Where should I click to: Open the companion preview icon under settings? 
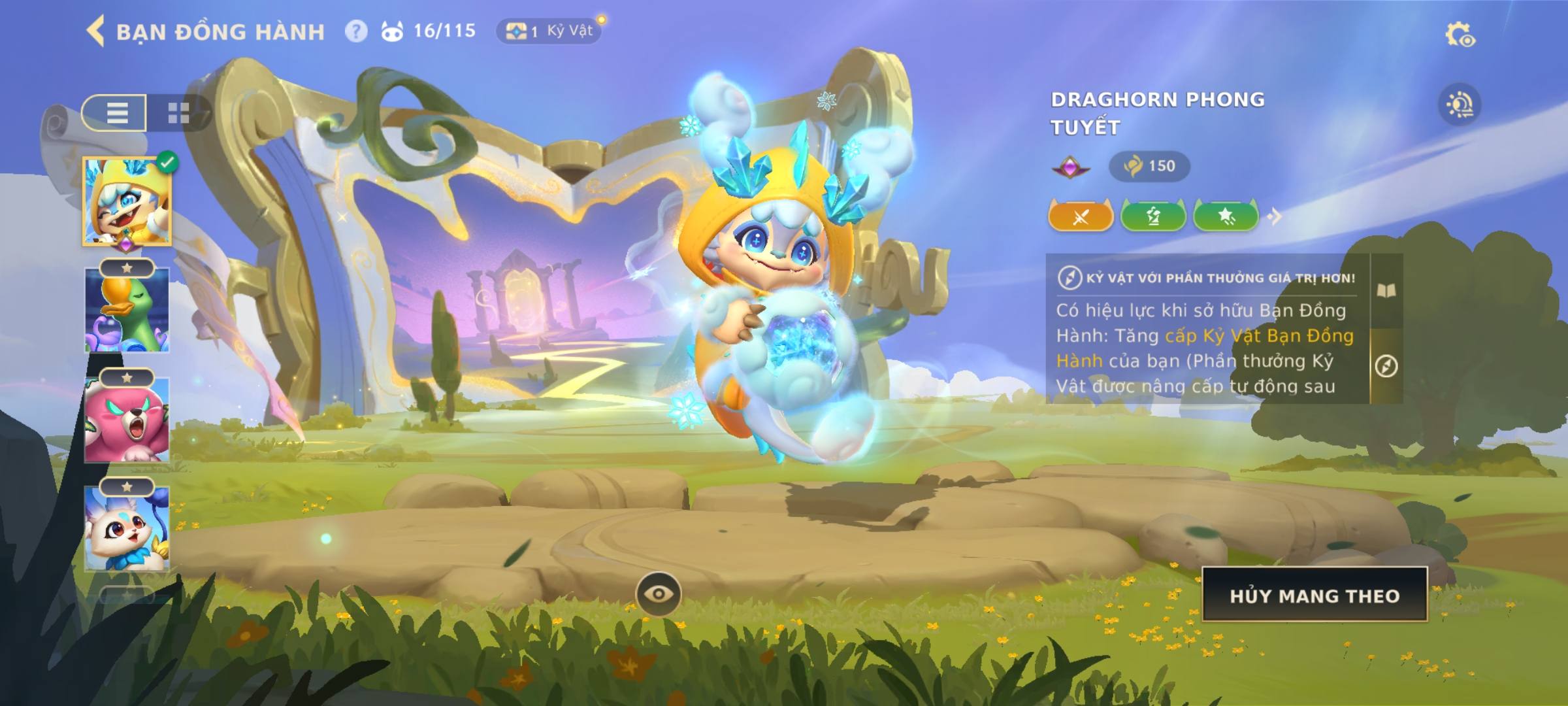(x=1460, y=105)
